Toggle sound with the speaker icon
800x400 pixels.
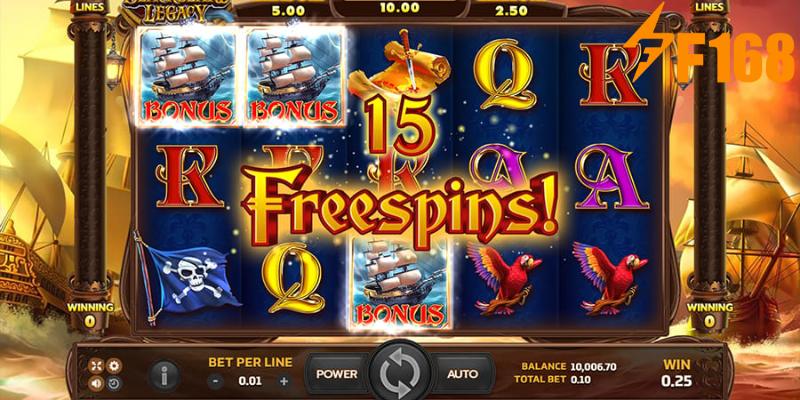click(x=97, y=383)
